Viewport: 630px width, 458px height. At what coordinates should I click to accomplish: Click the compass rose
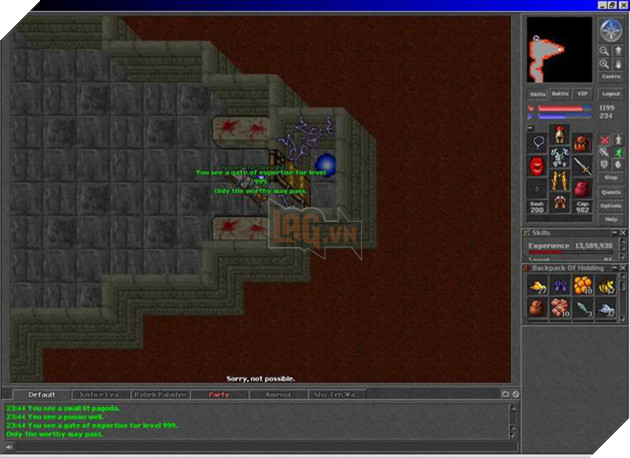(x=609, y=30)
